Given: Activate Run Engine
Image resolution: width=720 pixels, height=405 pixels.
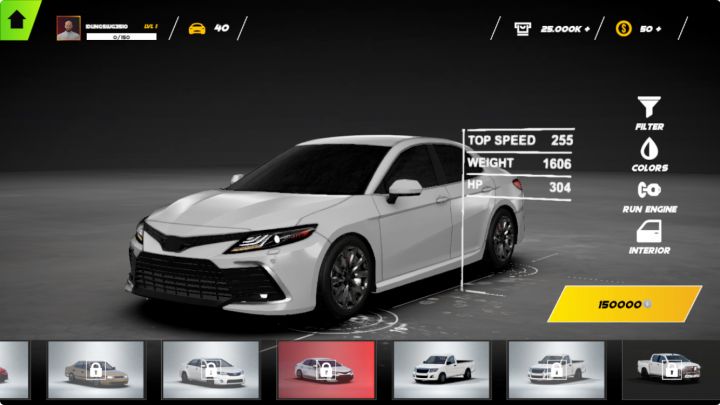Looking at the screenshot, I should click(650, 195).
